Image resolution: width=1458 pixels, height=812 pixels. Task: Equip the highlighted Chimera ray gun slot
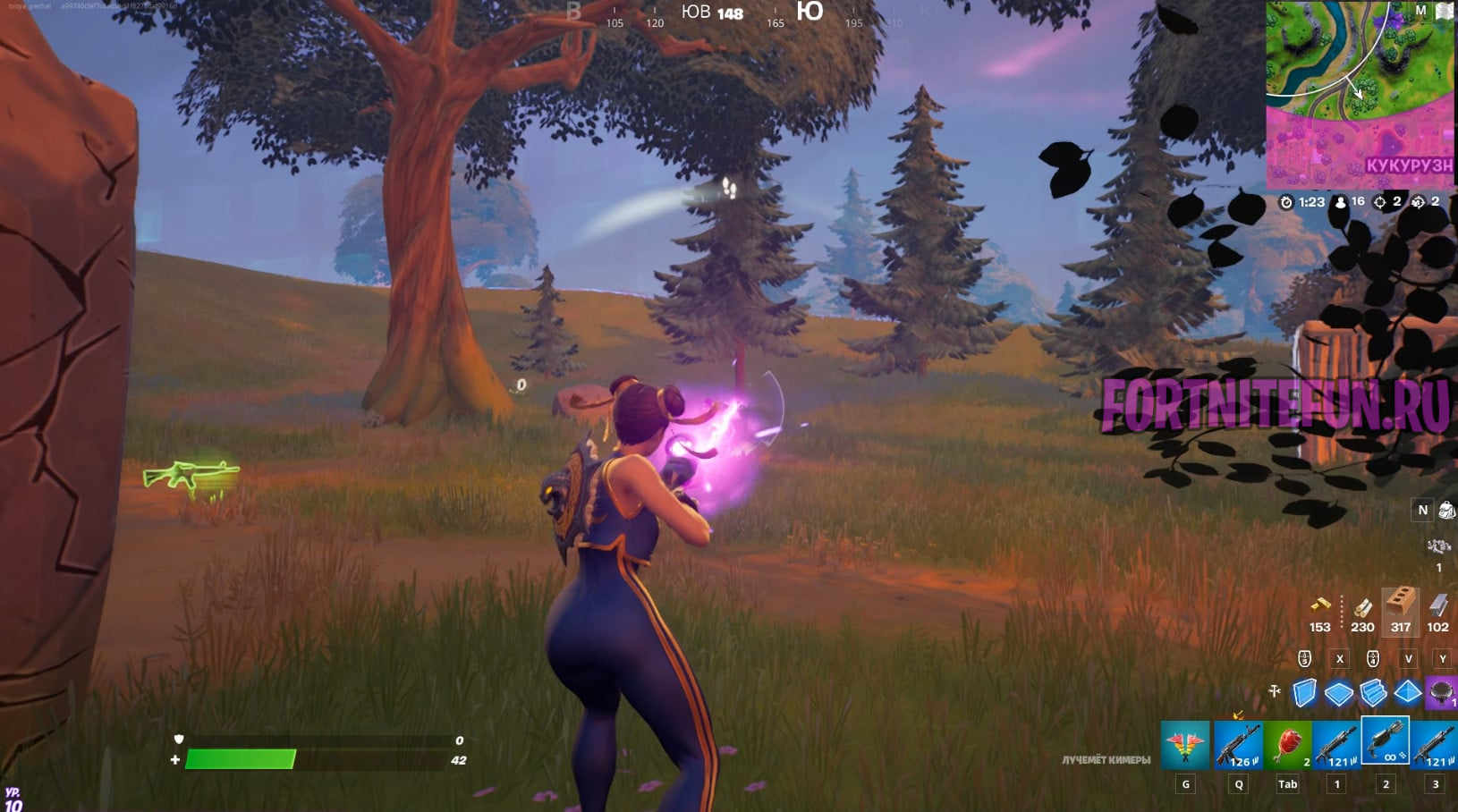point(1385,741)
